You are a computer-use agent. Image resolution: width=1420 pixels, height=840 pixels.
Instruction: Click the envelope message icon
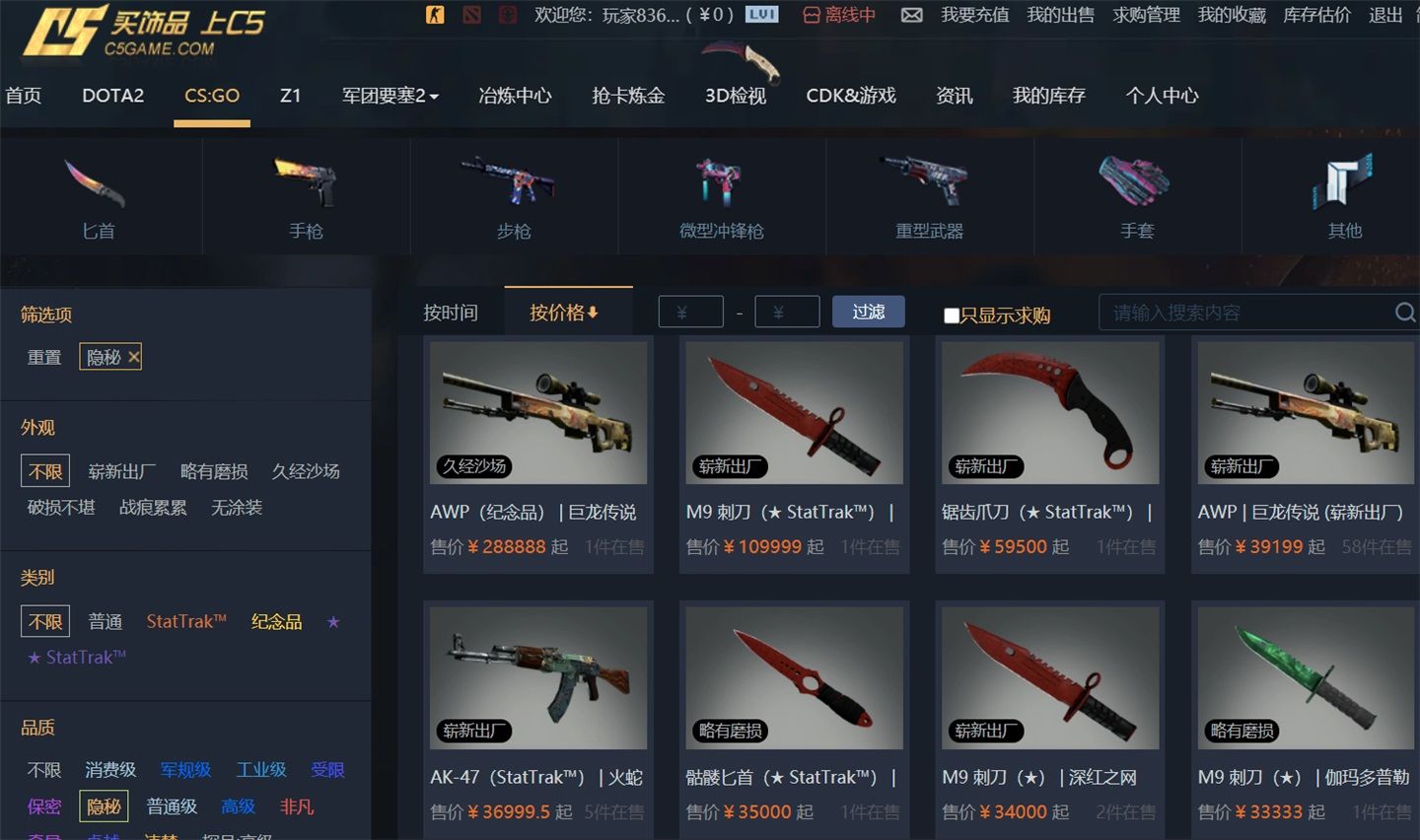tap(912, 15)
